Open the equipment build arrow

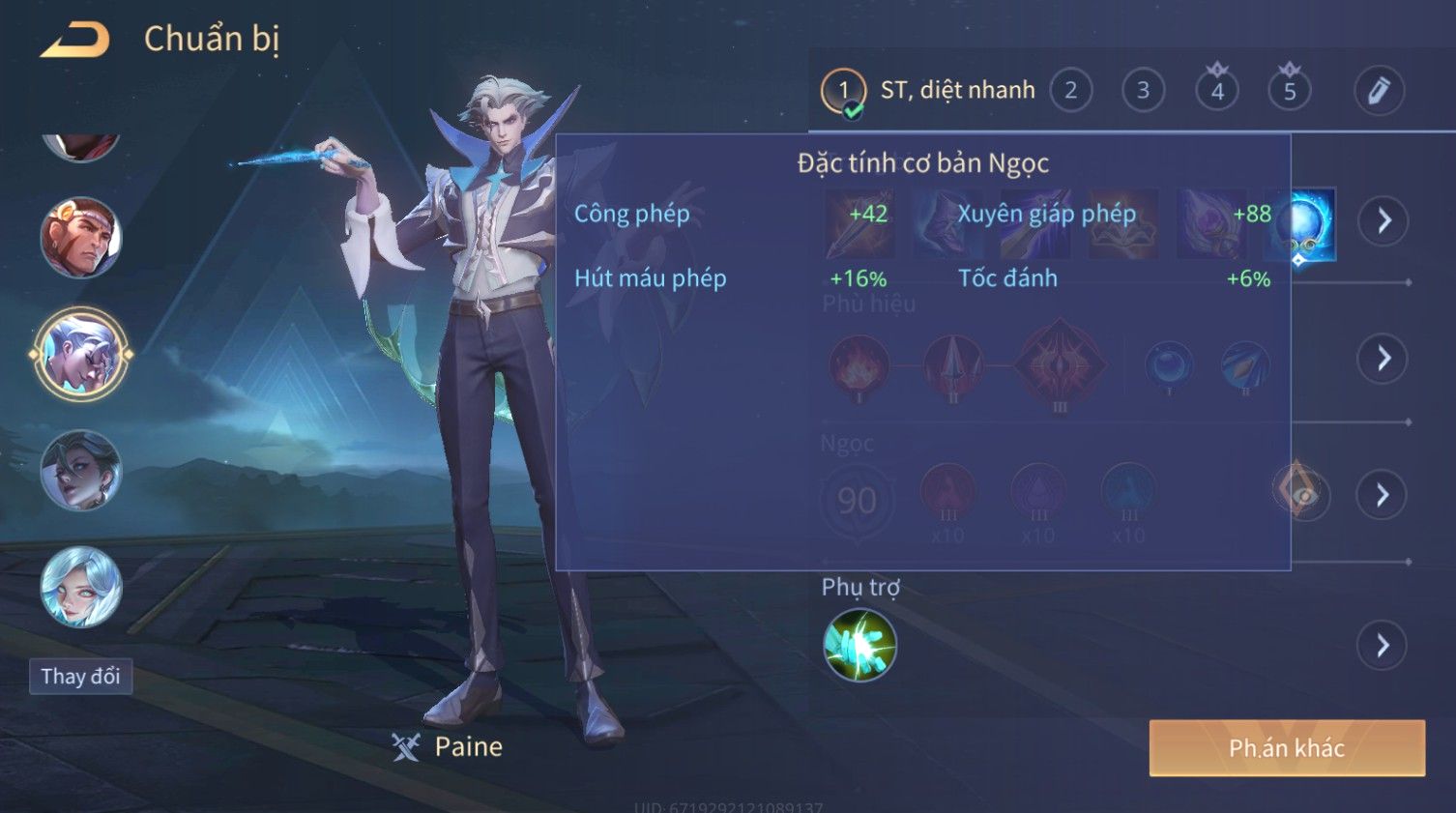point(1383,221)
